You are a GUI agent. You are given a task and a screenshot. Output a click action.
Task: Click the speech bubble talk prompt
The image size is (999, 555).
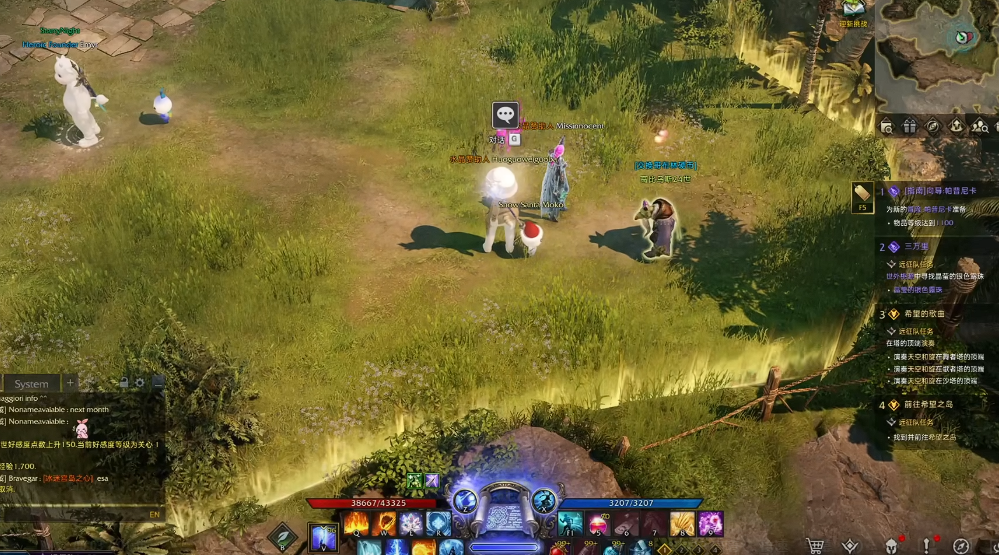(505, 115)
